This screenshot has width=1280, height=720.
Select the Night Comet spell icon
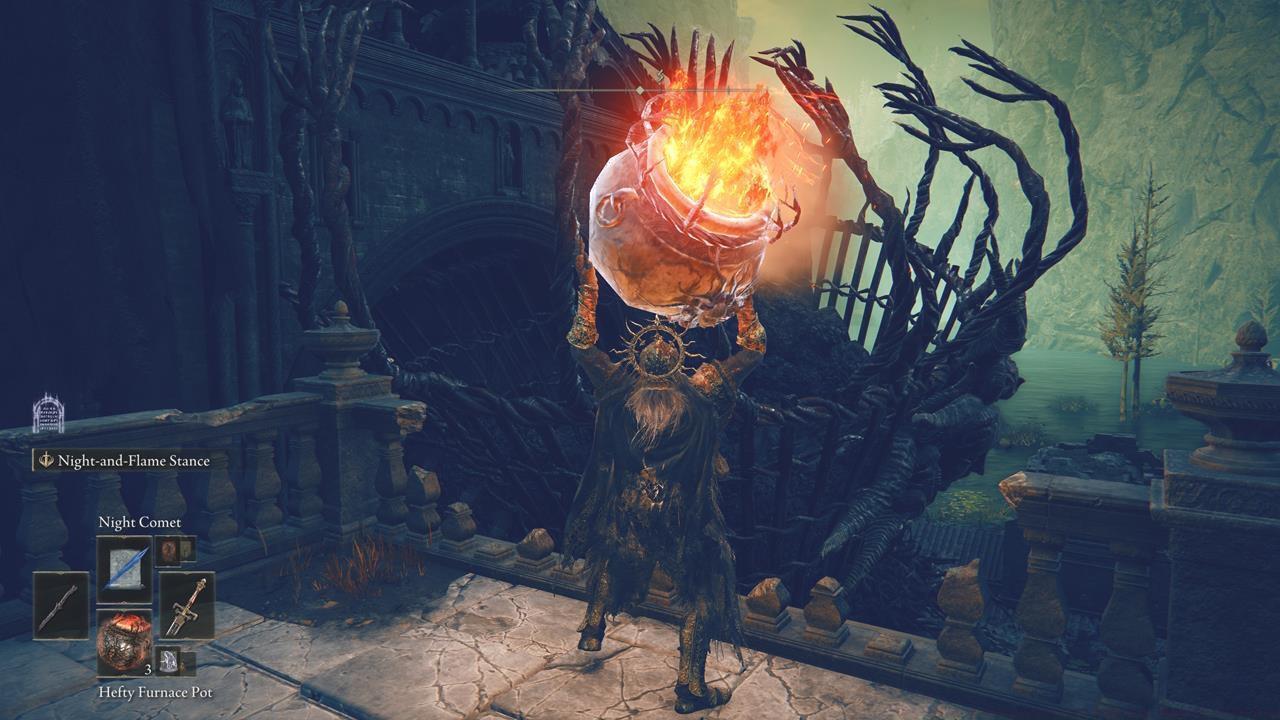tap(124, 564)
